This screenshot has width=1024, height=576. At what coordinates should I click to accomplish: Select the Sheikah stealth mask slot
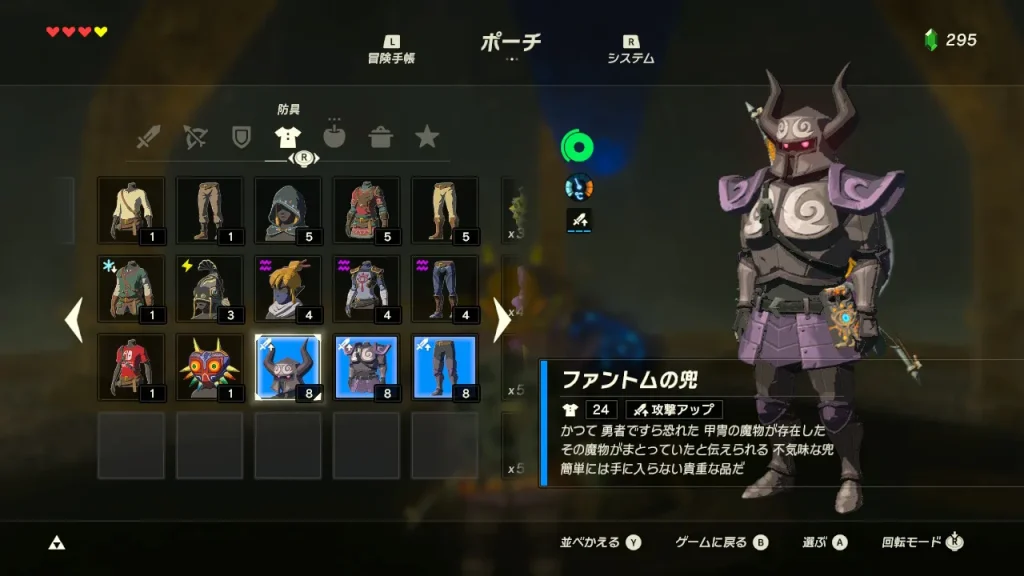coord(288,289)
